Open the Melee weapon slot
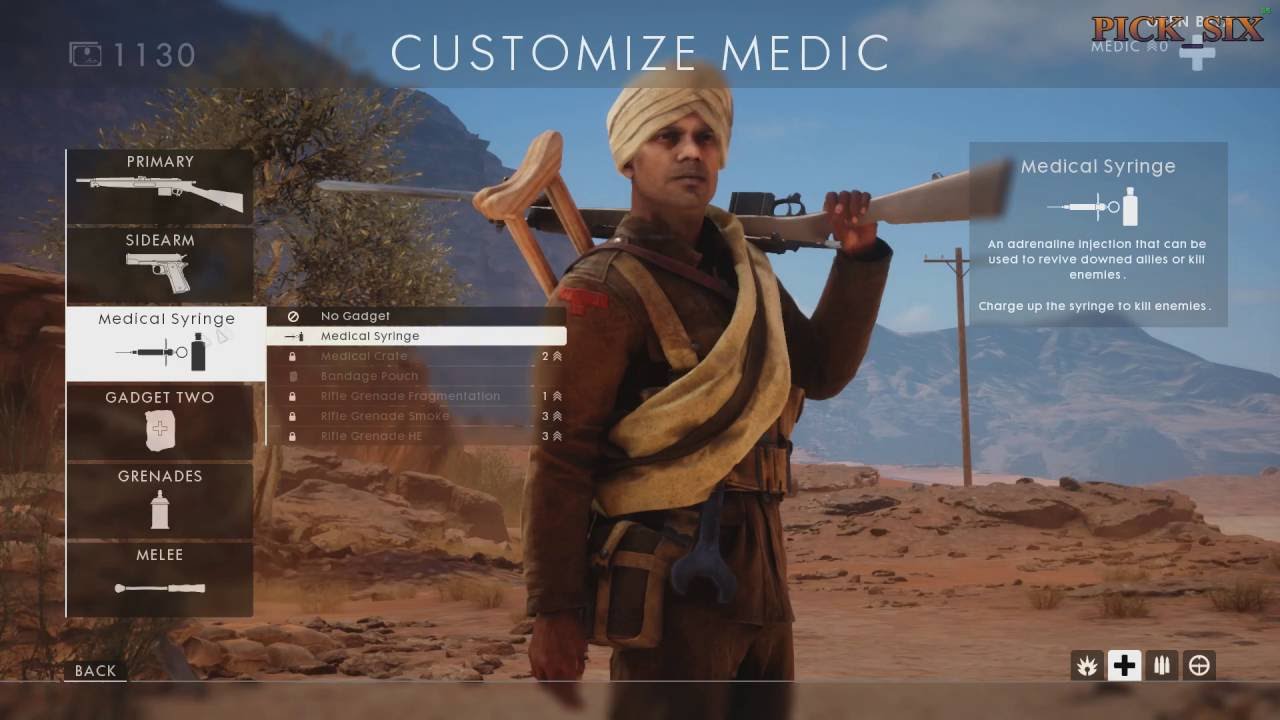This screenshot has width=1280, height=720. click(160, 579)
